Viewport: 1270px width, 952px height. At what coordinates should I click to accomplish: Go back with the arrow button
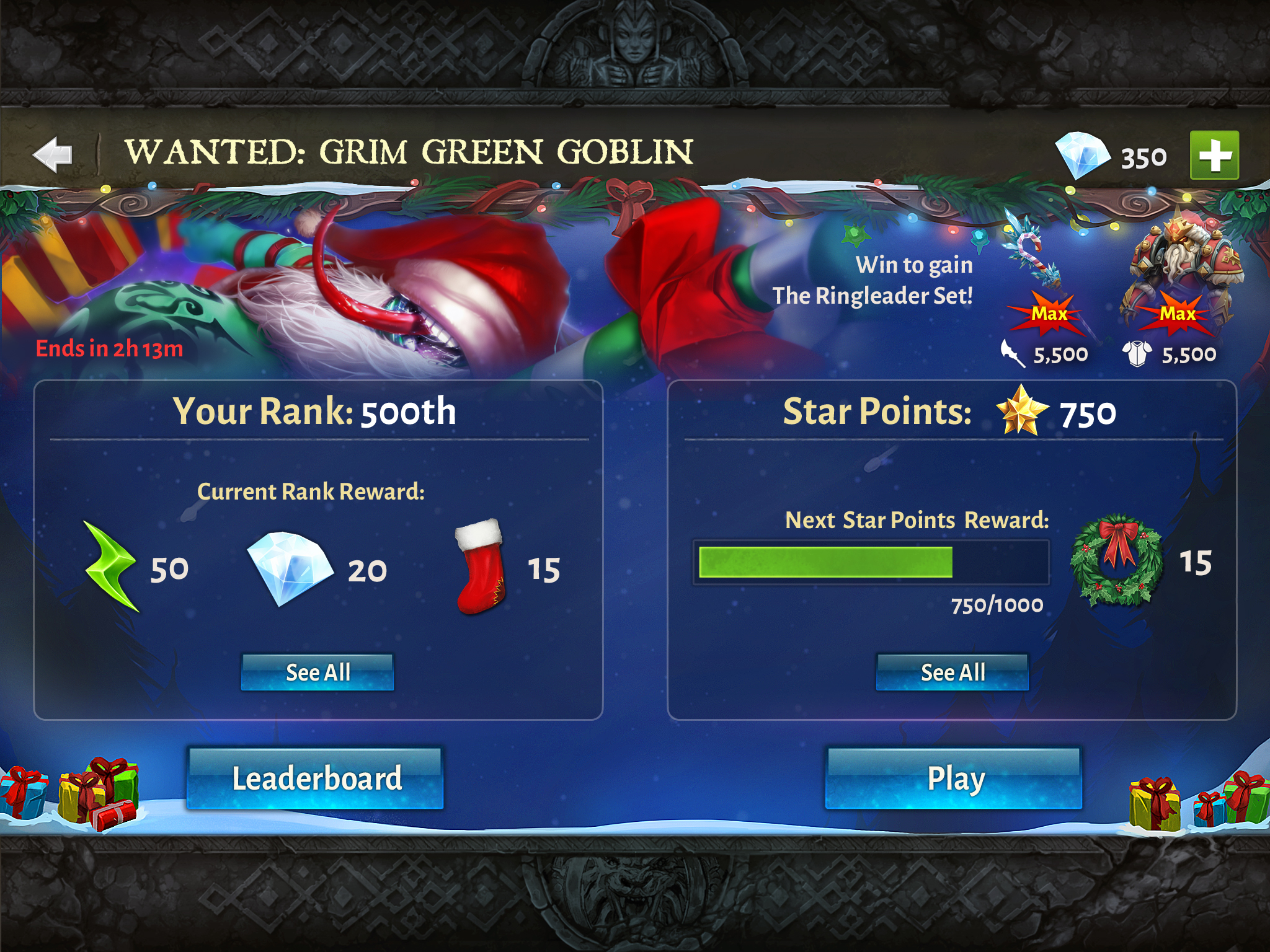[53, 154]
